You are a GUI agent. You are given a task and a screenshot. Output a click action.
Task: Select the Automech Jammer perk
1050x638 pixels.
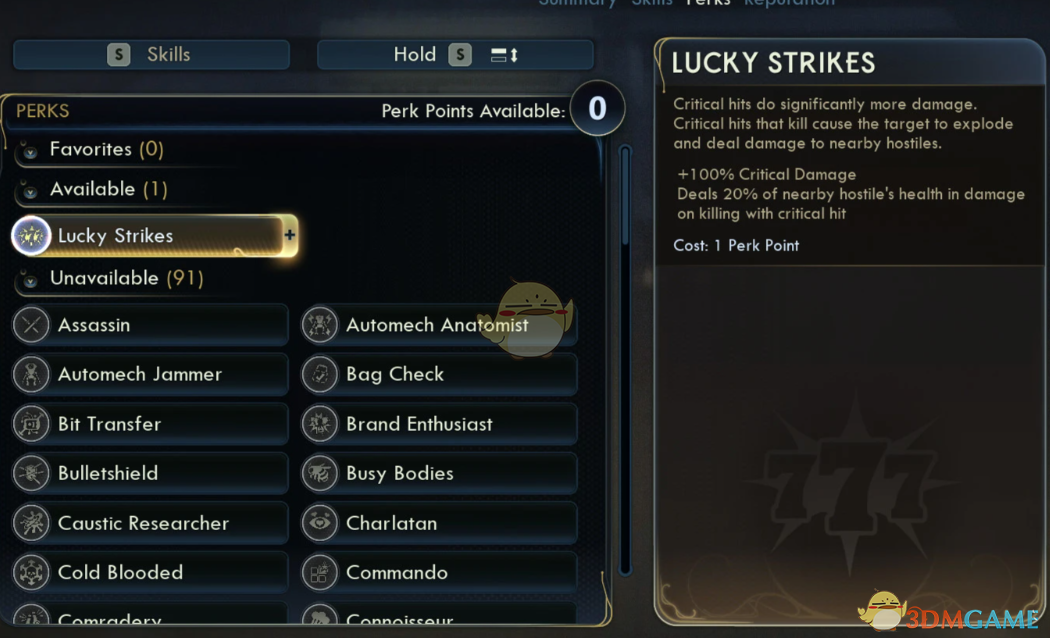pos(150,374)
